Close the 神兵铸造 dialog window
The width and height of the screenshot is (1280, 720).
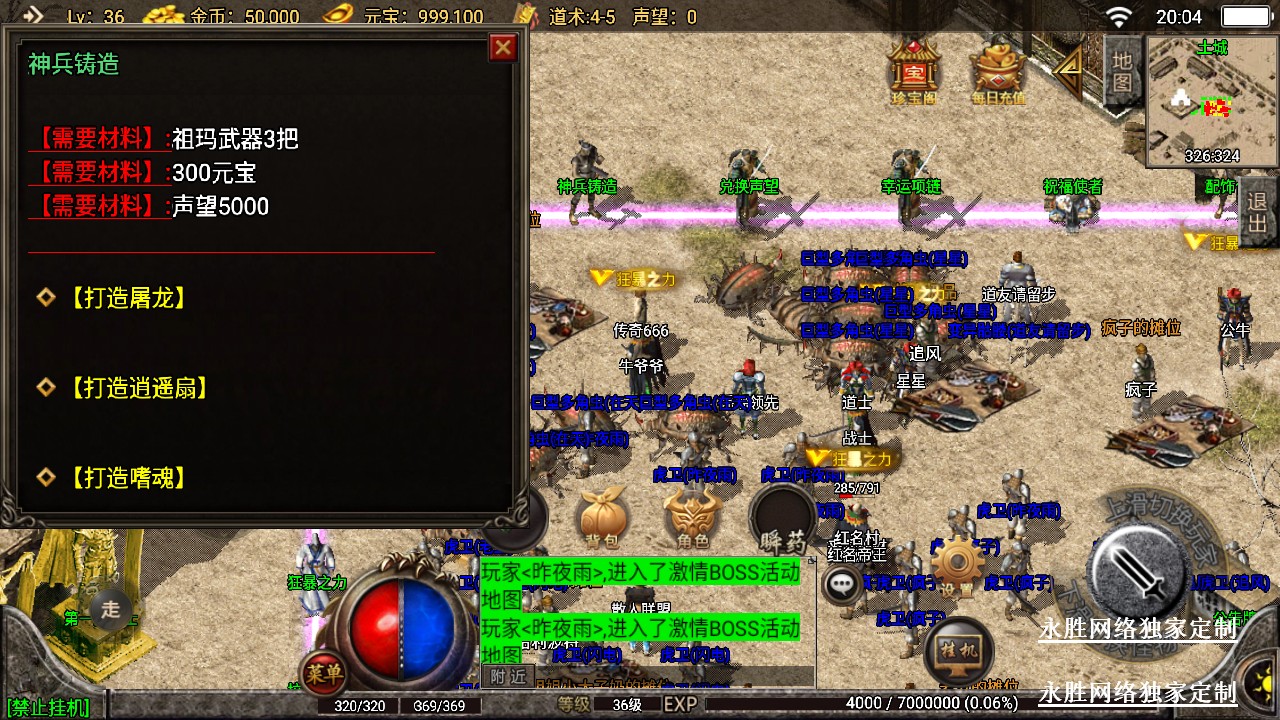pyautogui.click(x=503, y=47)
